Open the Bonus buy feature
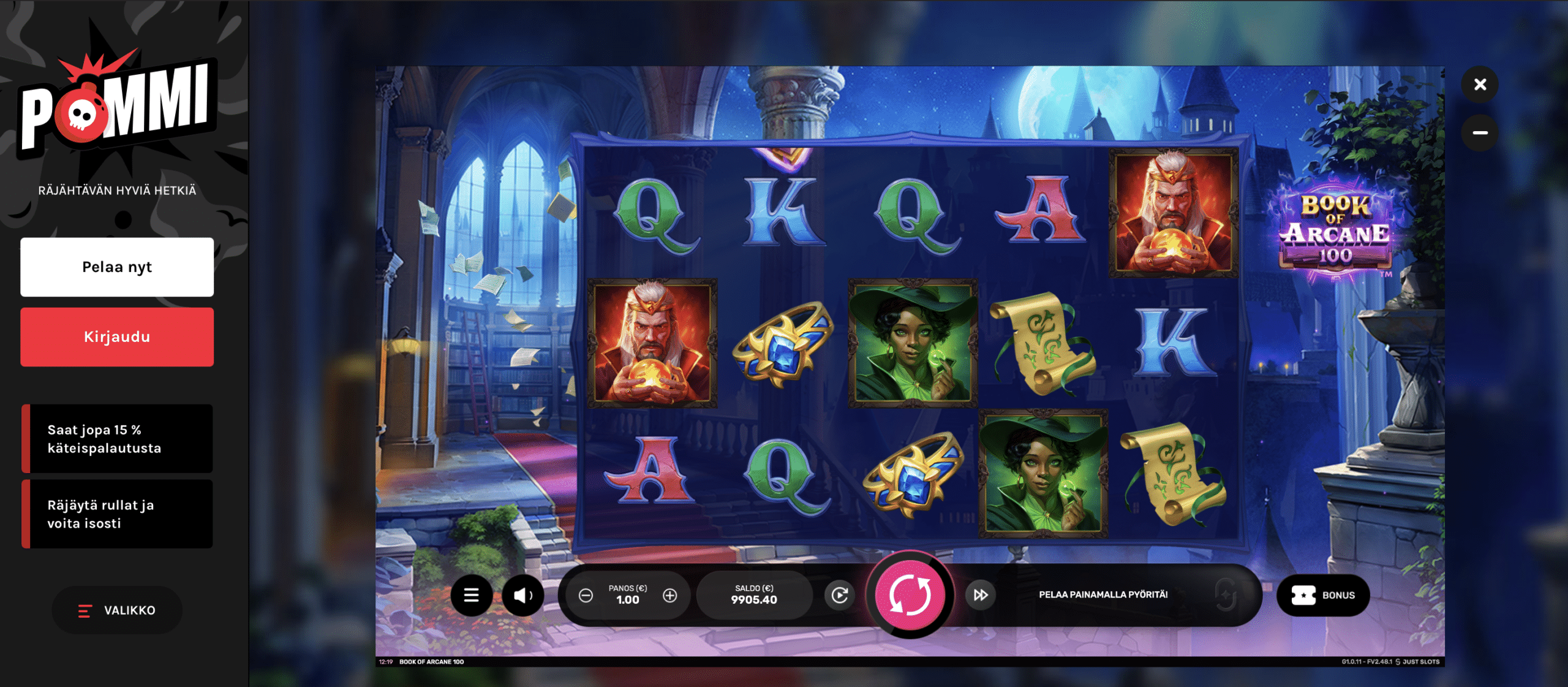Screen dimensions: 1568x687 click(1323, 595)
